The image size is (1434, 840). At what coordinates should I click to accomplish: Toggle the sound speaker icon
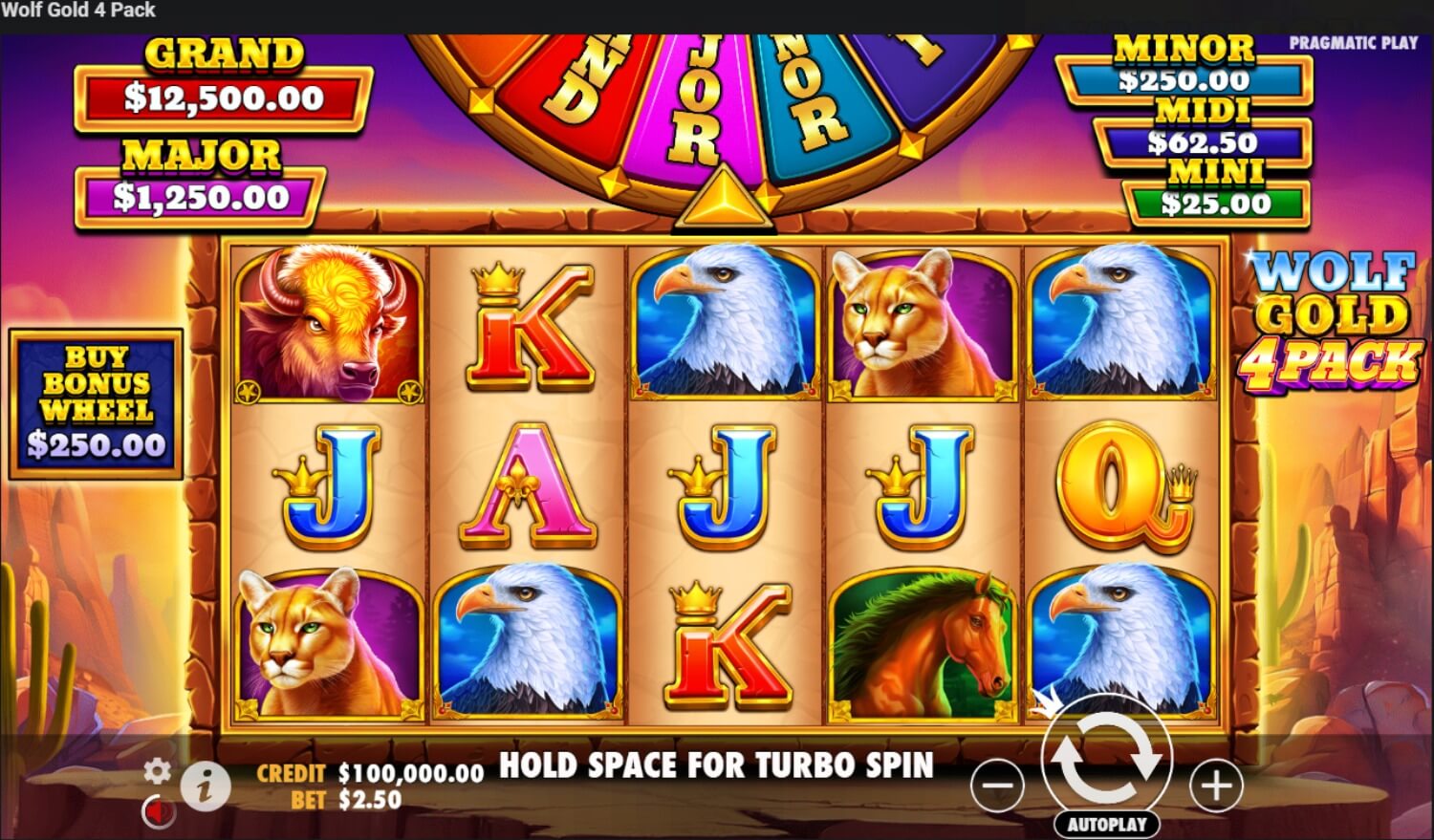pos(158,813)
